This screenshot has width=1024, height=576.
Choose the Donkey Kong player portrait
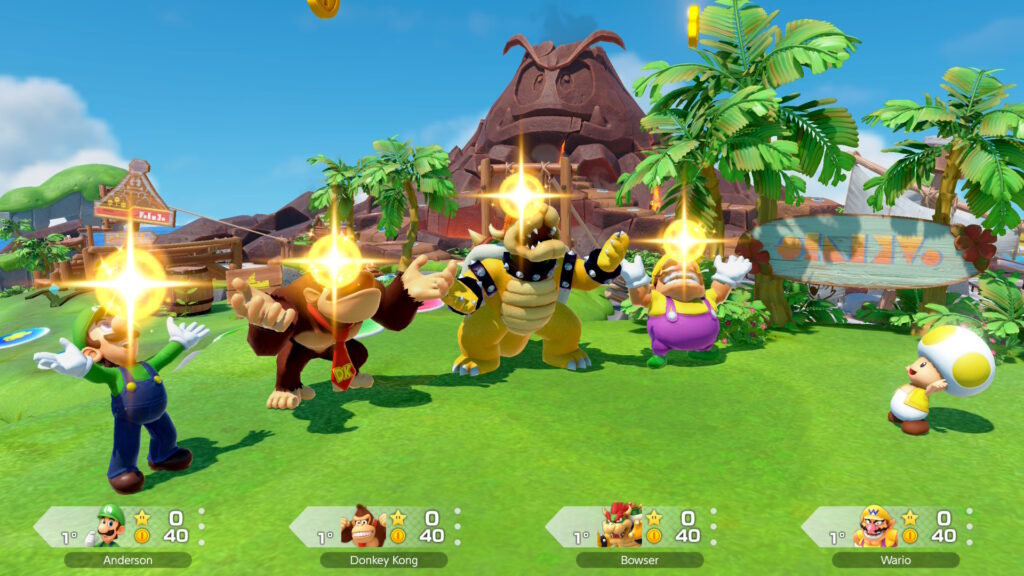(x=363, y=525)
